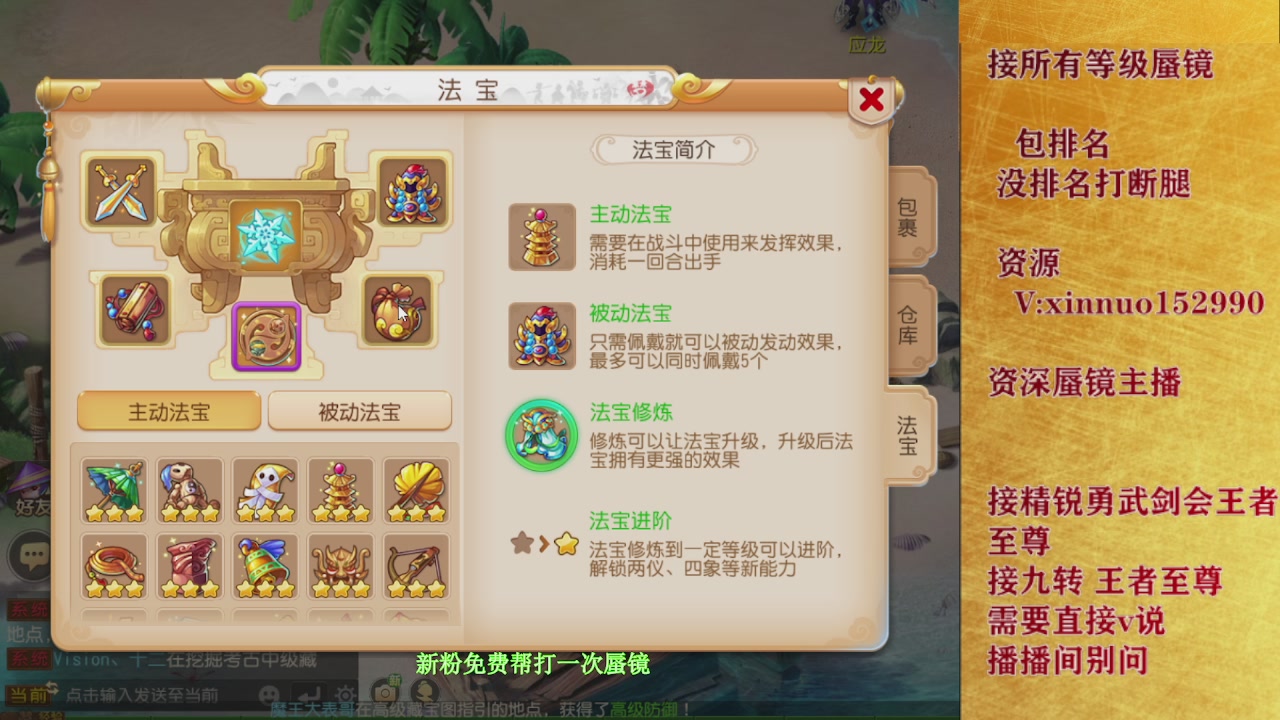Select the golden dragon mask treasure
This screenshot has height=720, width=1280.
(341, 565)
